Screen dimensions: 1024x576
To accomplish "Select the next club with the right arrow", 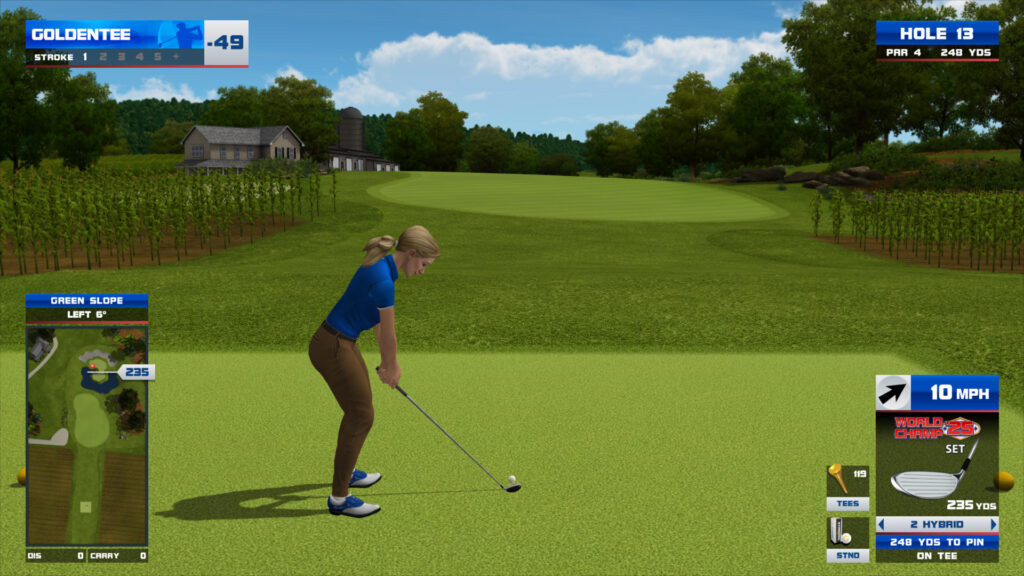I will (x=993, y=524).
